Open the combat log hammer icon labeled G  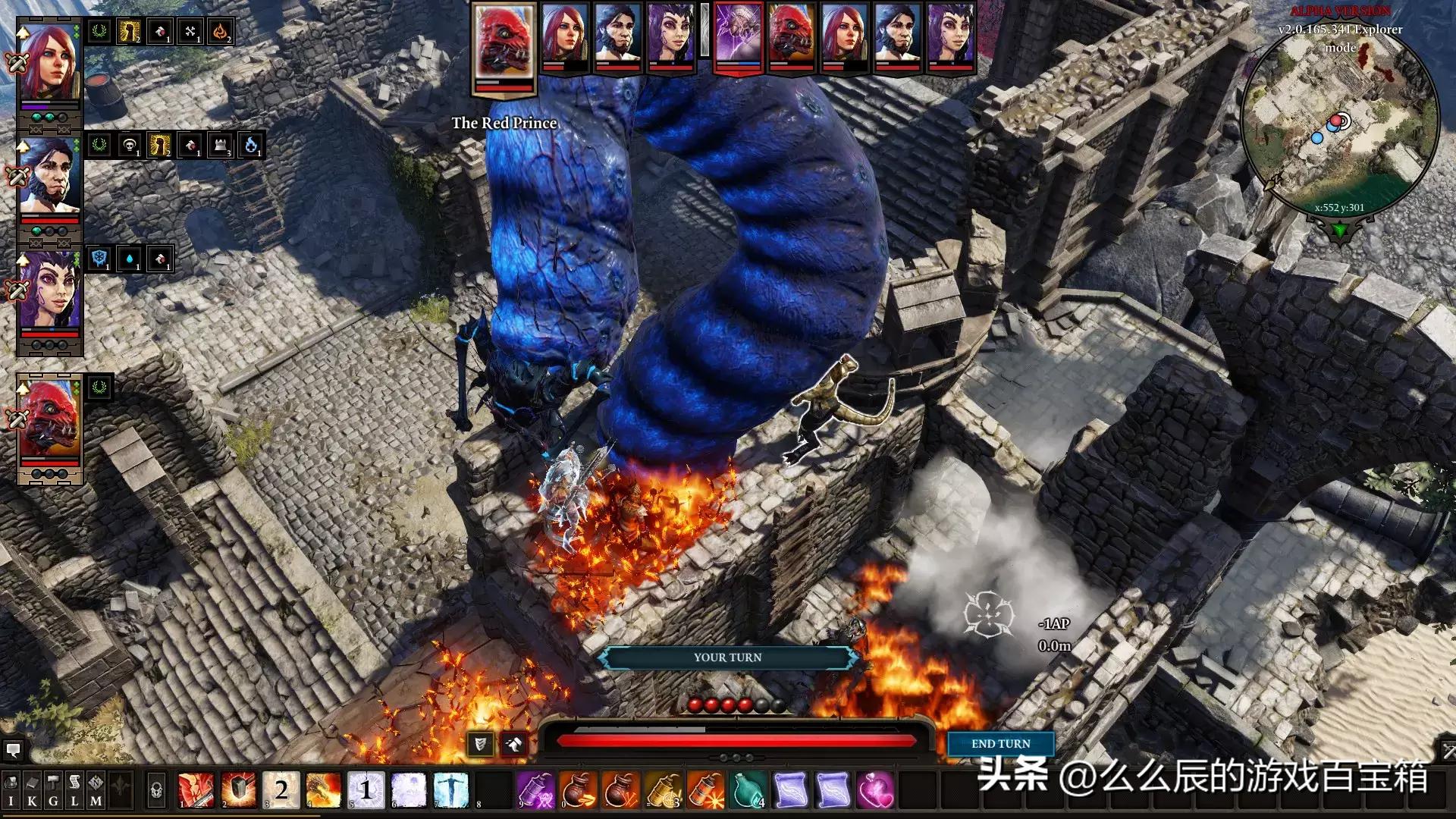click(x=52, y=789)
